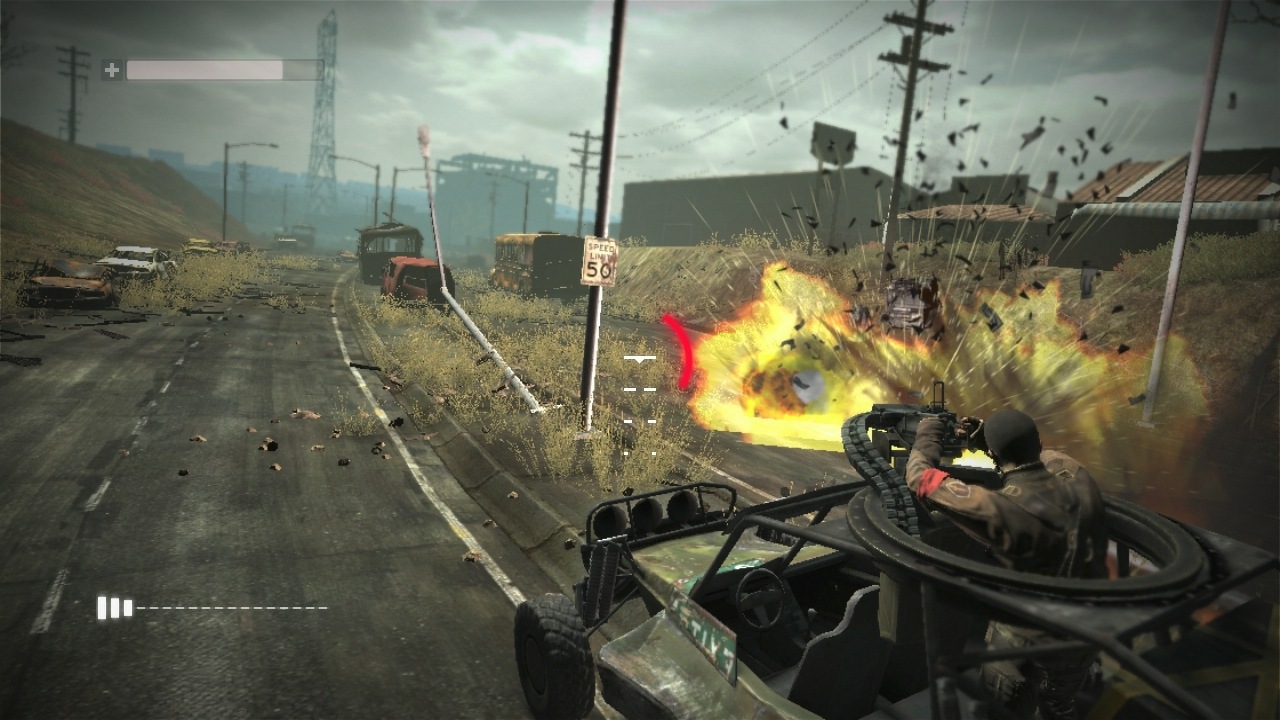Click the burning vehicle inside the explosion
The image size is (1280, 720).
[x=905, y=305]
